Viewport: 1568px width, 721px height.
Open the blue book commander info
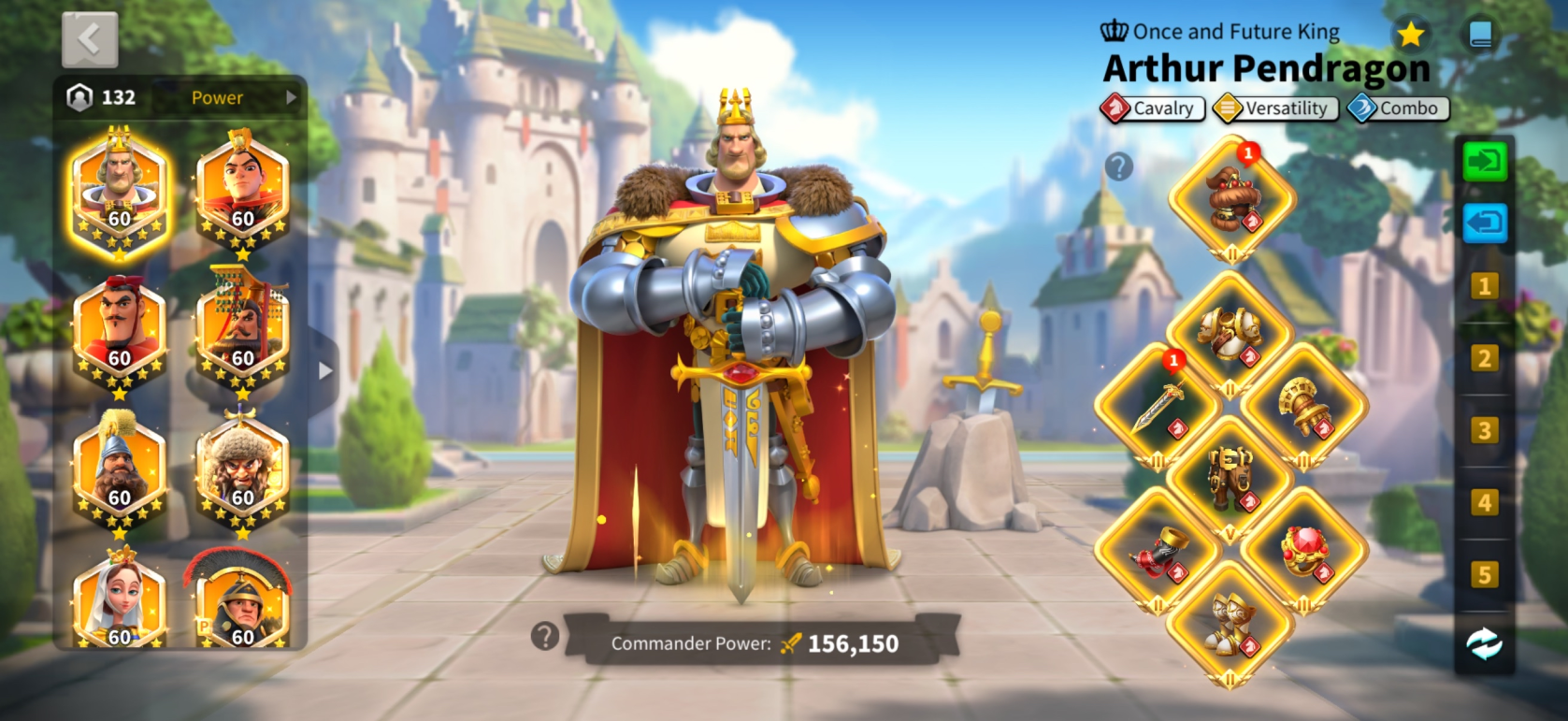(1480, 36)
